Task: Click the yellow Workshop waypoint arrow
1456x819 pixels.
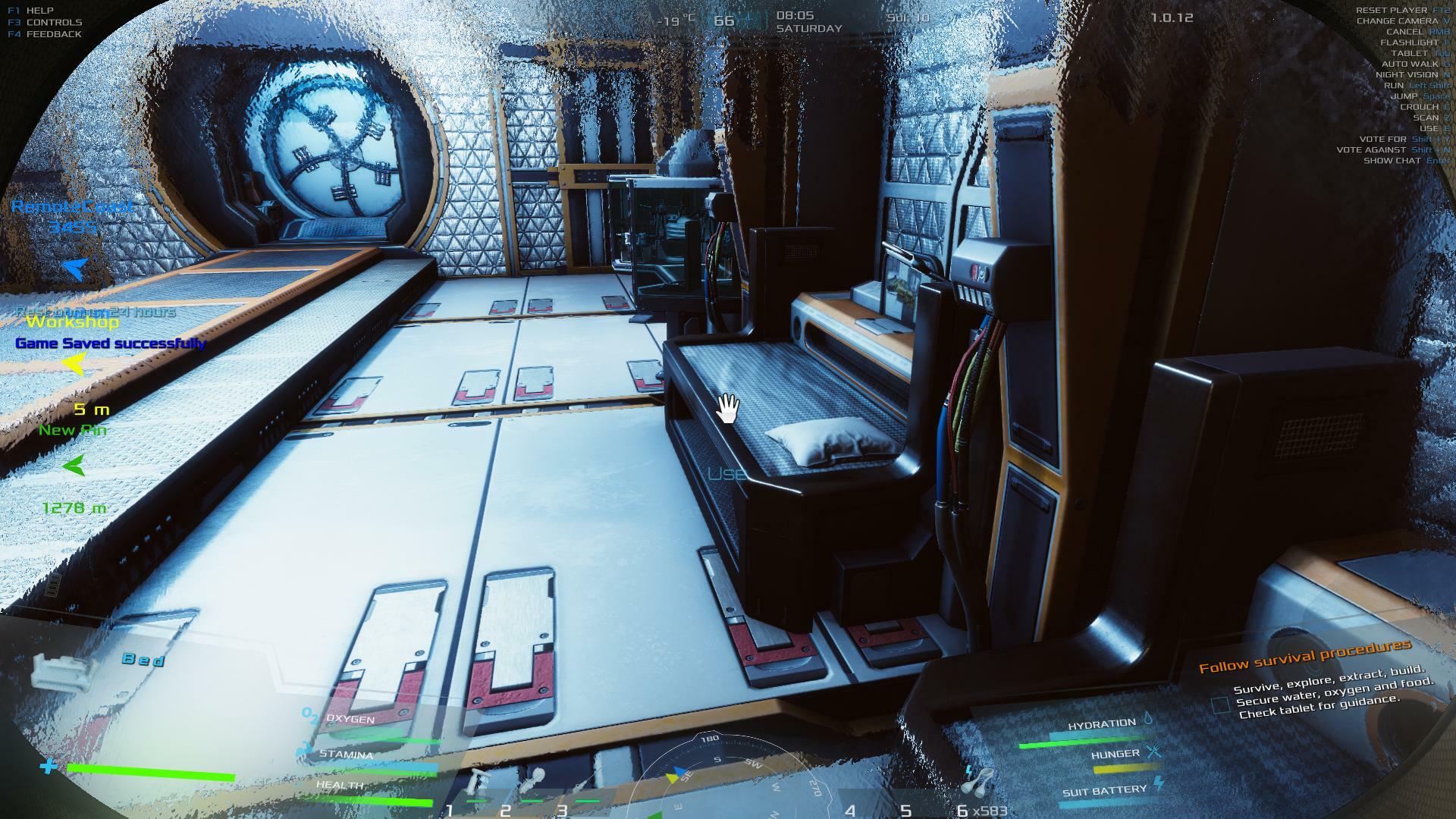Action: pos(74,365)
